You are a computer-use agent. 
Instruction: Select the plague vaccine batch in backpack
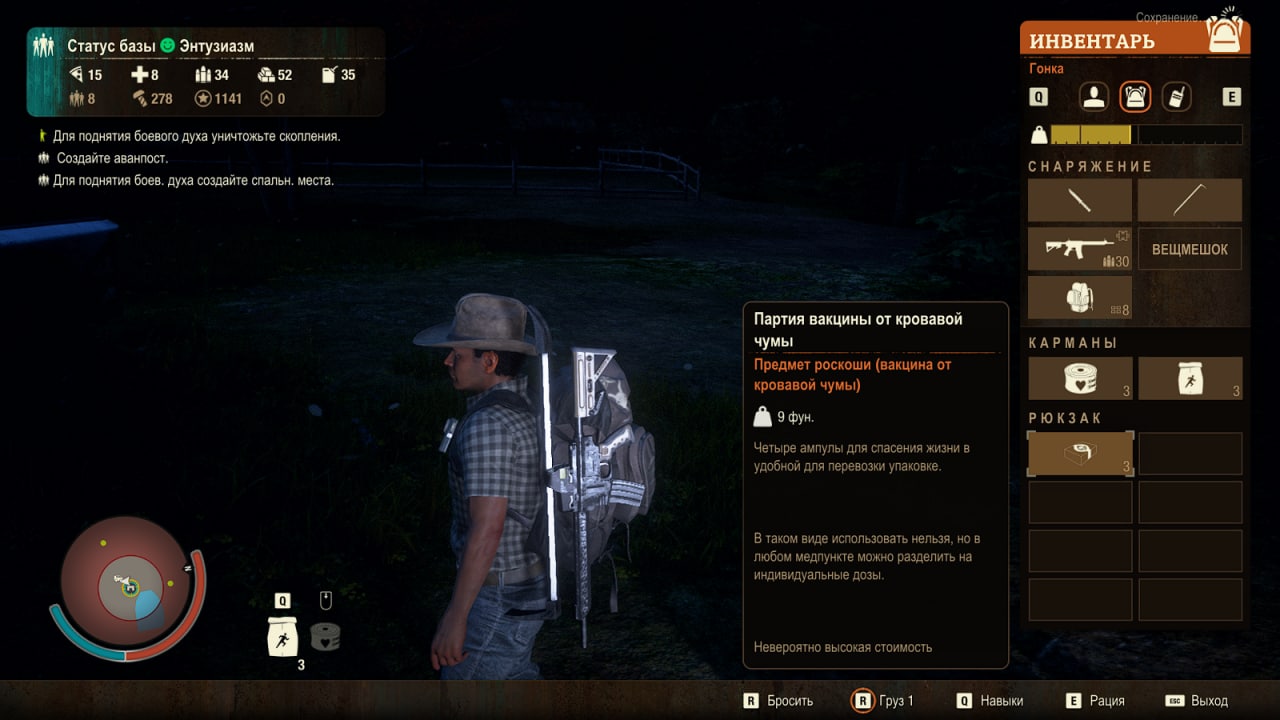click(1080, 454)
